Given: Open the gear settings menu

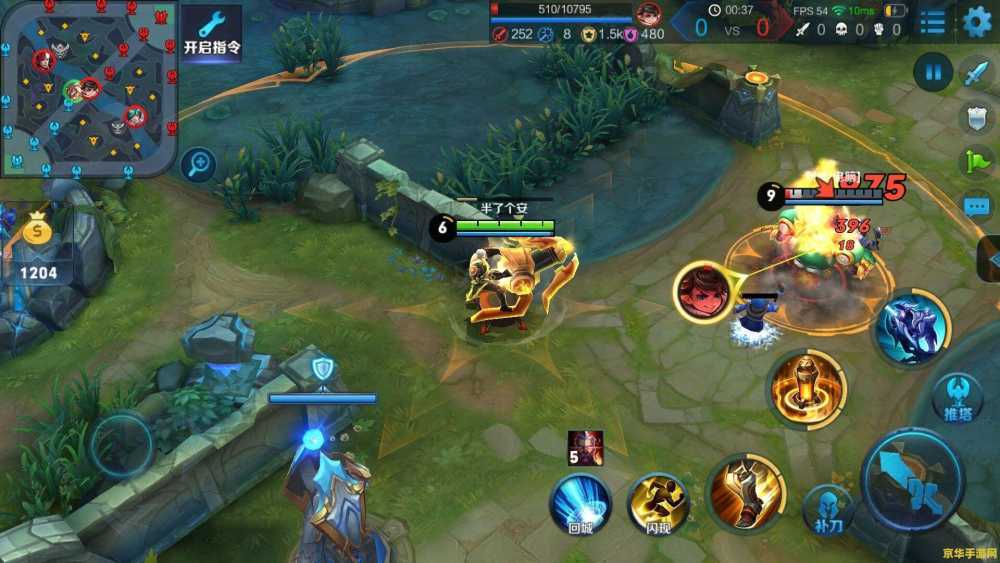Looking at the screenshot, I should [x=976, y=21].
